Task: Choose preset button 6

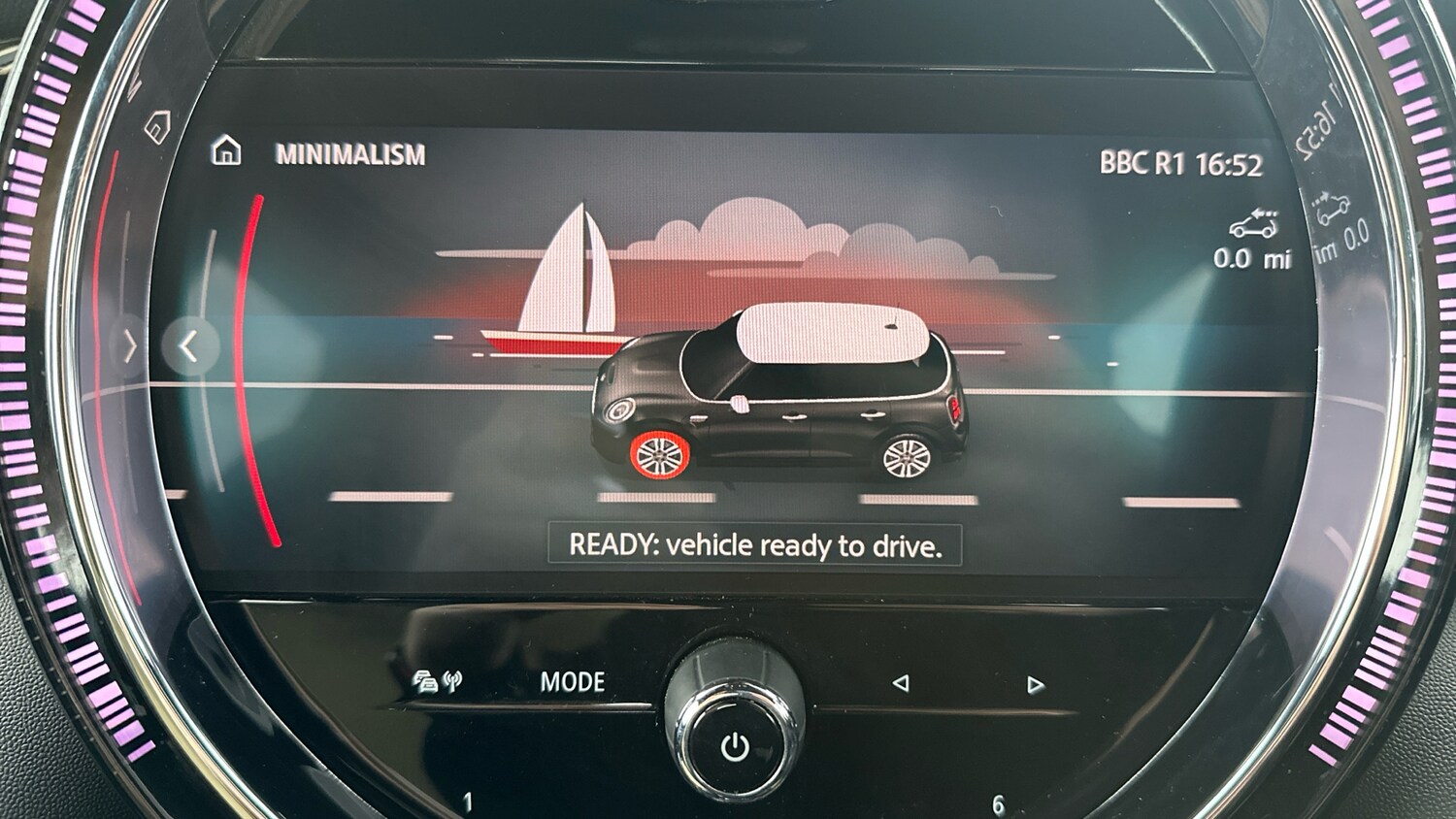Action: pos(998,804)
